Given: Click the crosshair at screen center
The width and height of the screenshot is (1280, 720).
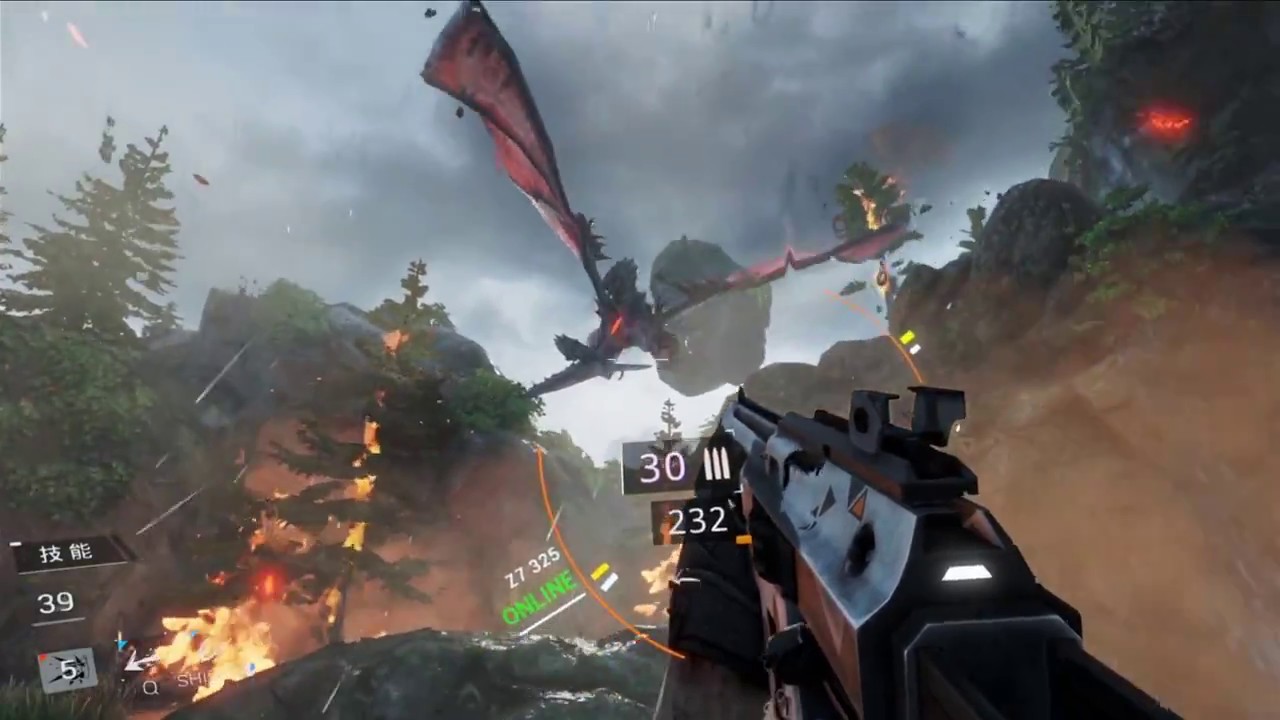Looking at the screenshot, I should (x=640, y=360).
